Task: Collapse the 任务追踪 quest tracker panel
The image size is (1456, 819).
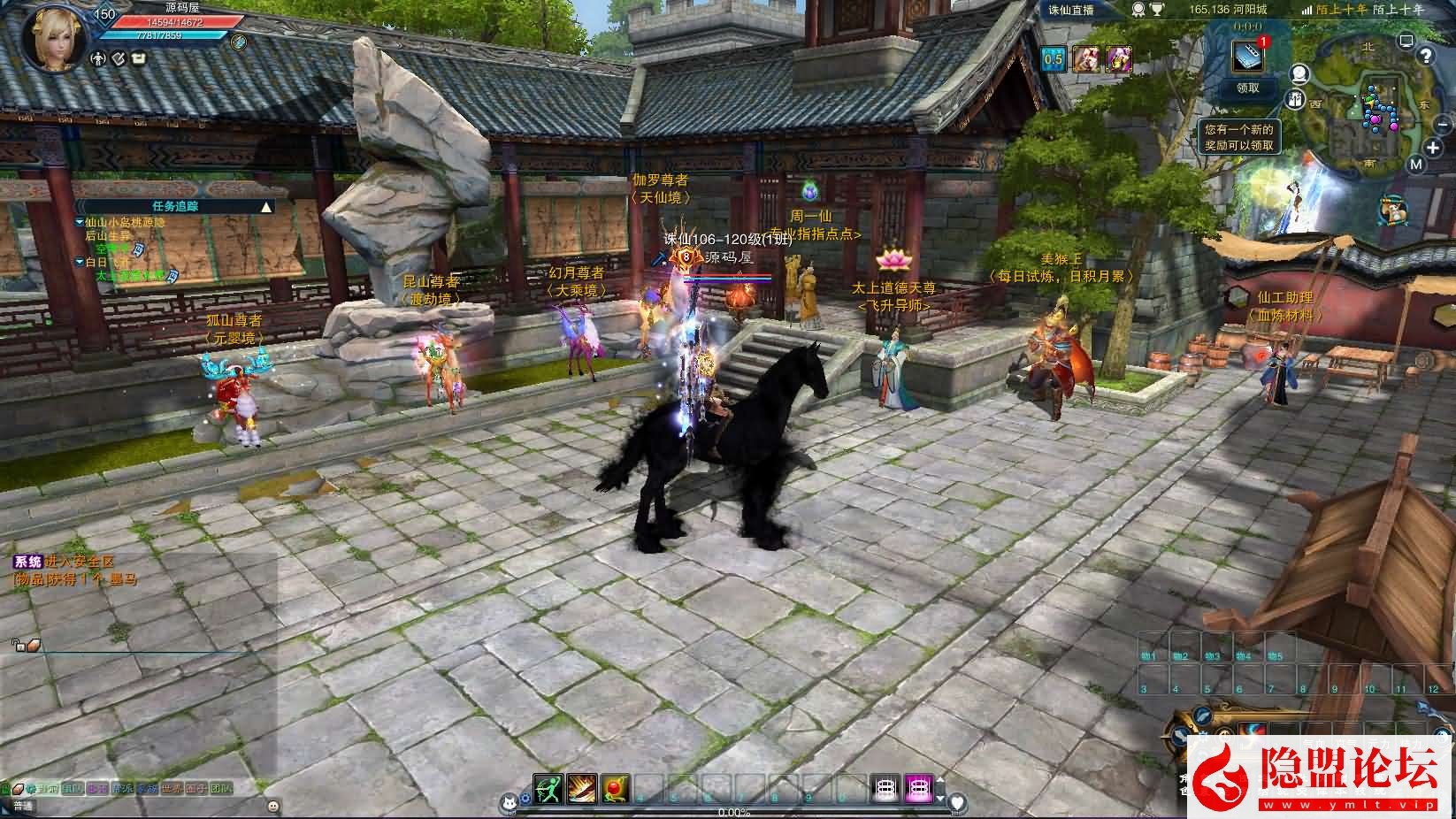Action: pos(266,207)
